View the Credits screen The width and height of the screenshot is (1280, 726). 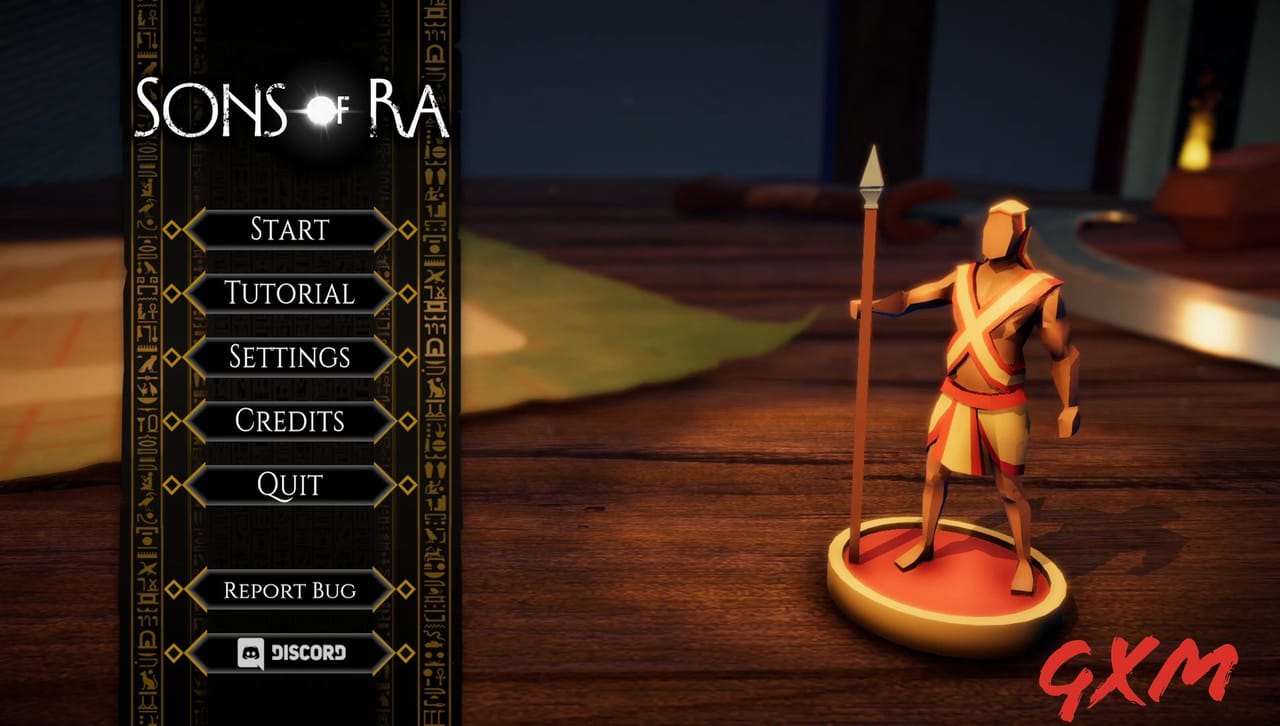point(289,422)
